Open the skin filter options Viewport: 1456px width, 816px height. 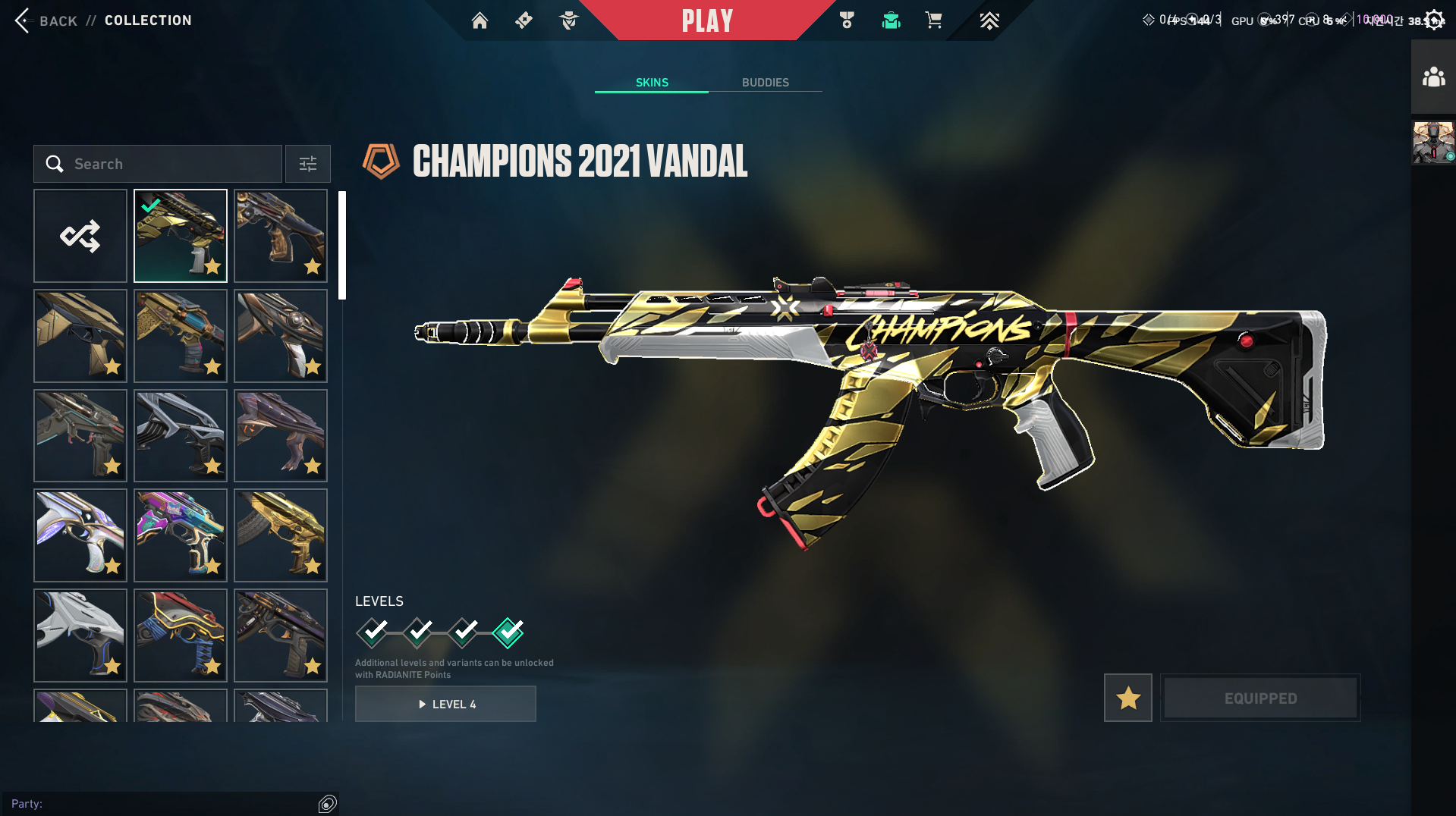pyautogui.click(x=308, y=164)
